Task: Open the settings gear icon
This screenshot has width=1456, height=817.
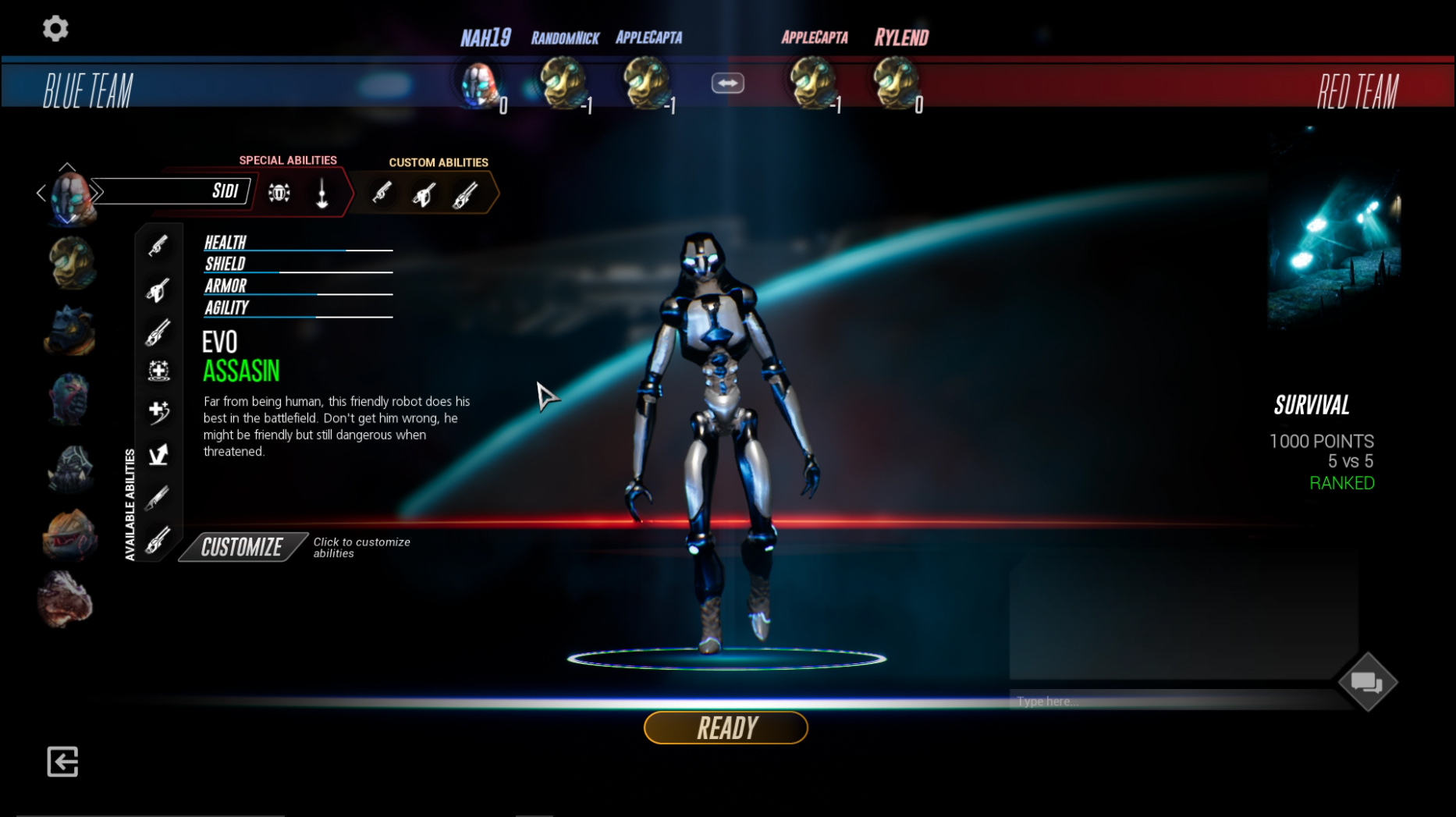Action: [x=55, y=27]
